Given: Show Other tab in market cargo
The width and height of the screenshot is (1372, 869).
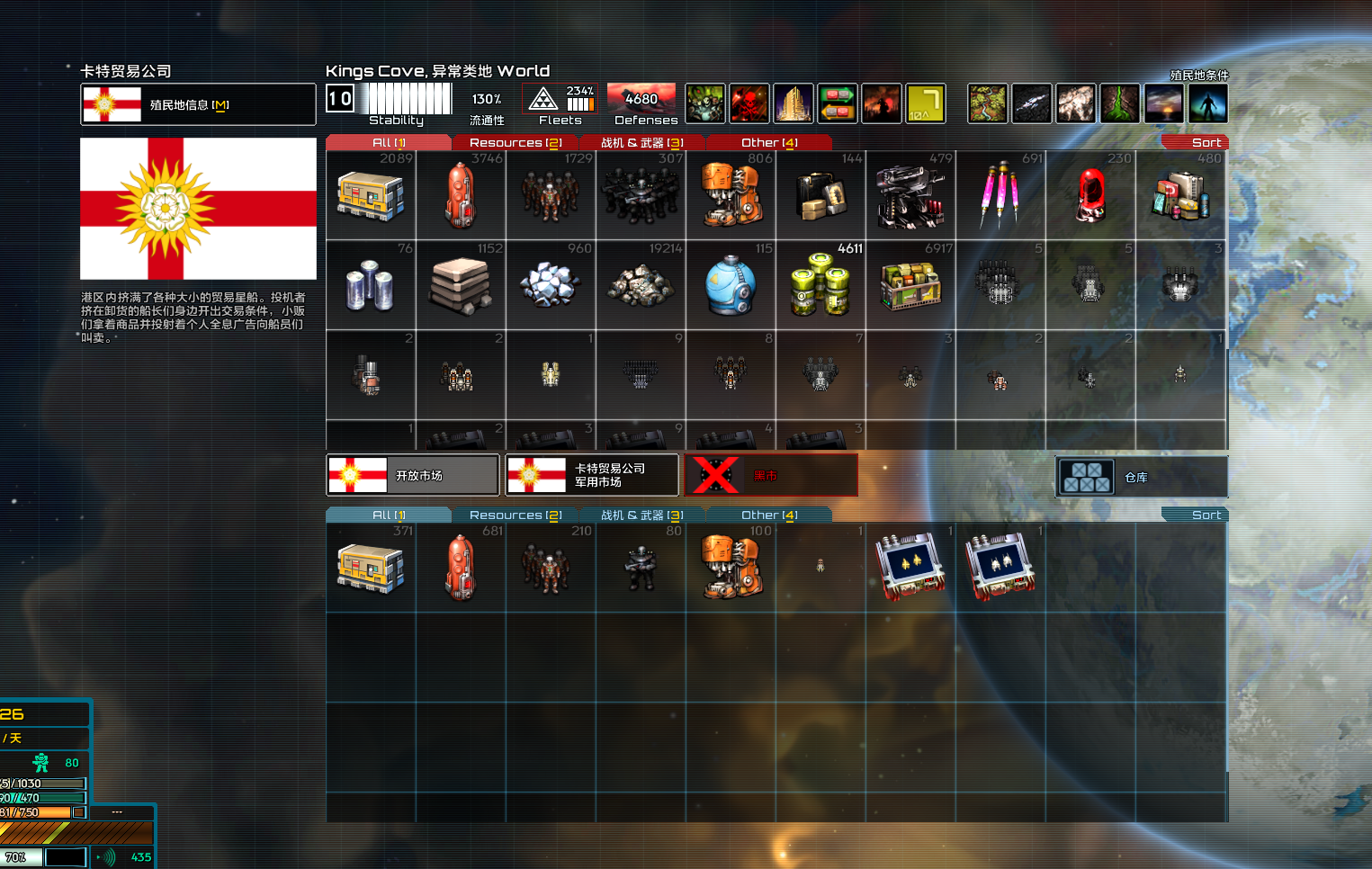Looking at the screenshot, I should (769, 142).
